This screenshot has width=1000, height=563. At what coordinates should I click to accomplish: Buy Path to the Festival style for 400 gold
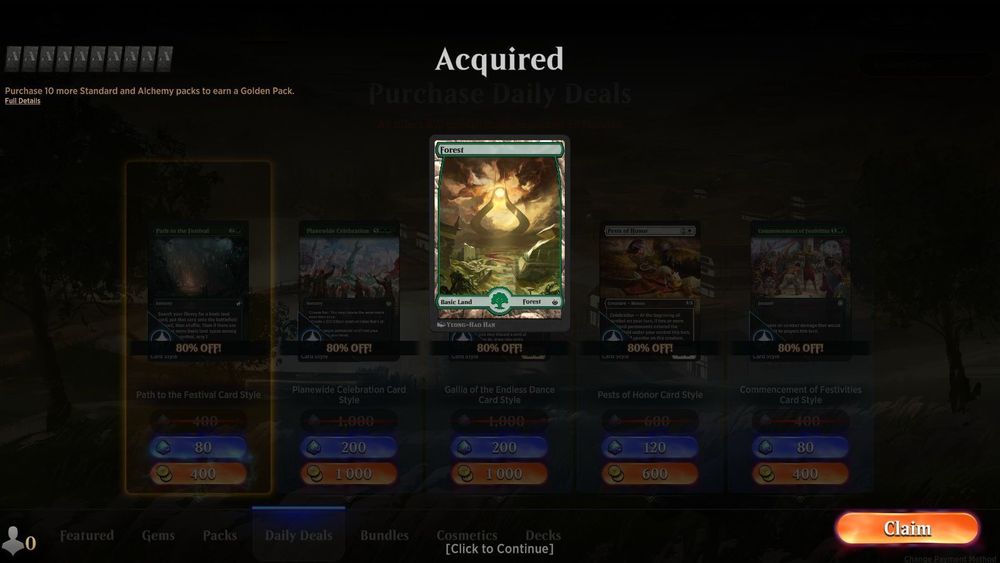point(198,473)
